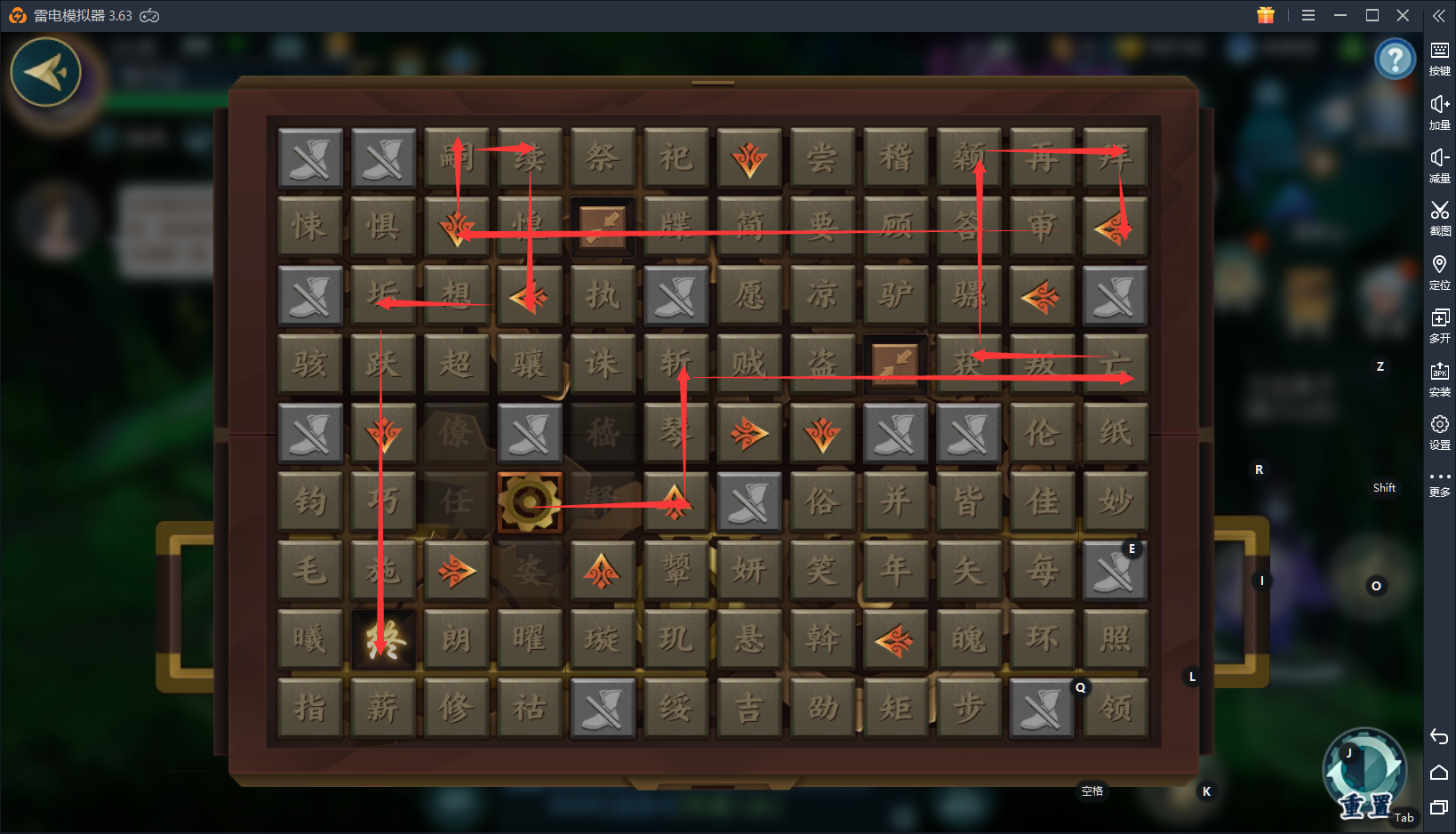Choose the 照 character tile
The height and width of the screenshot is (834, 1456).
(x=1115, y=639)
